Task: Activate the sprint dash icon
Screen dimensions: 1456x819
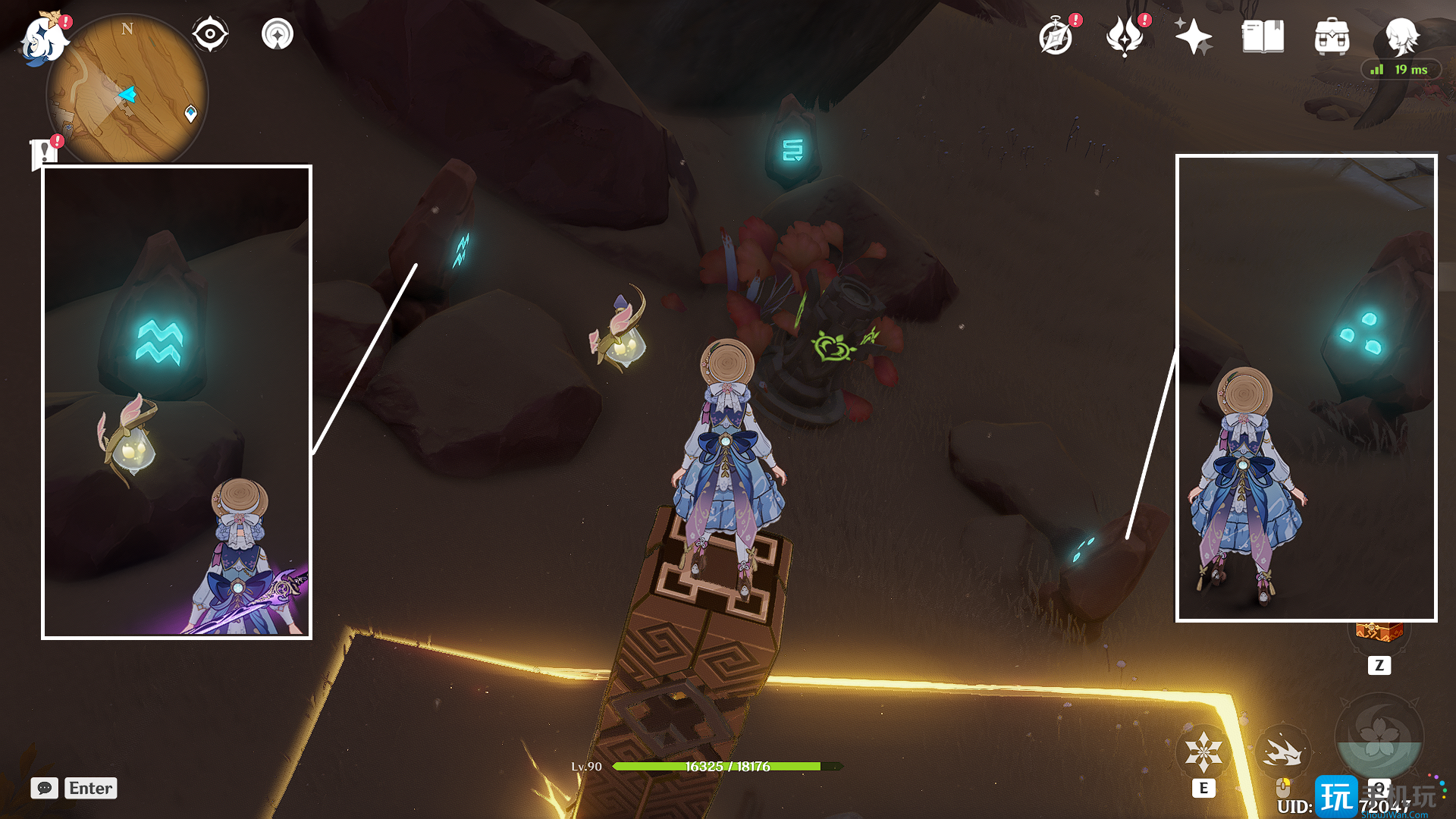Action: tap(1282, 752)
